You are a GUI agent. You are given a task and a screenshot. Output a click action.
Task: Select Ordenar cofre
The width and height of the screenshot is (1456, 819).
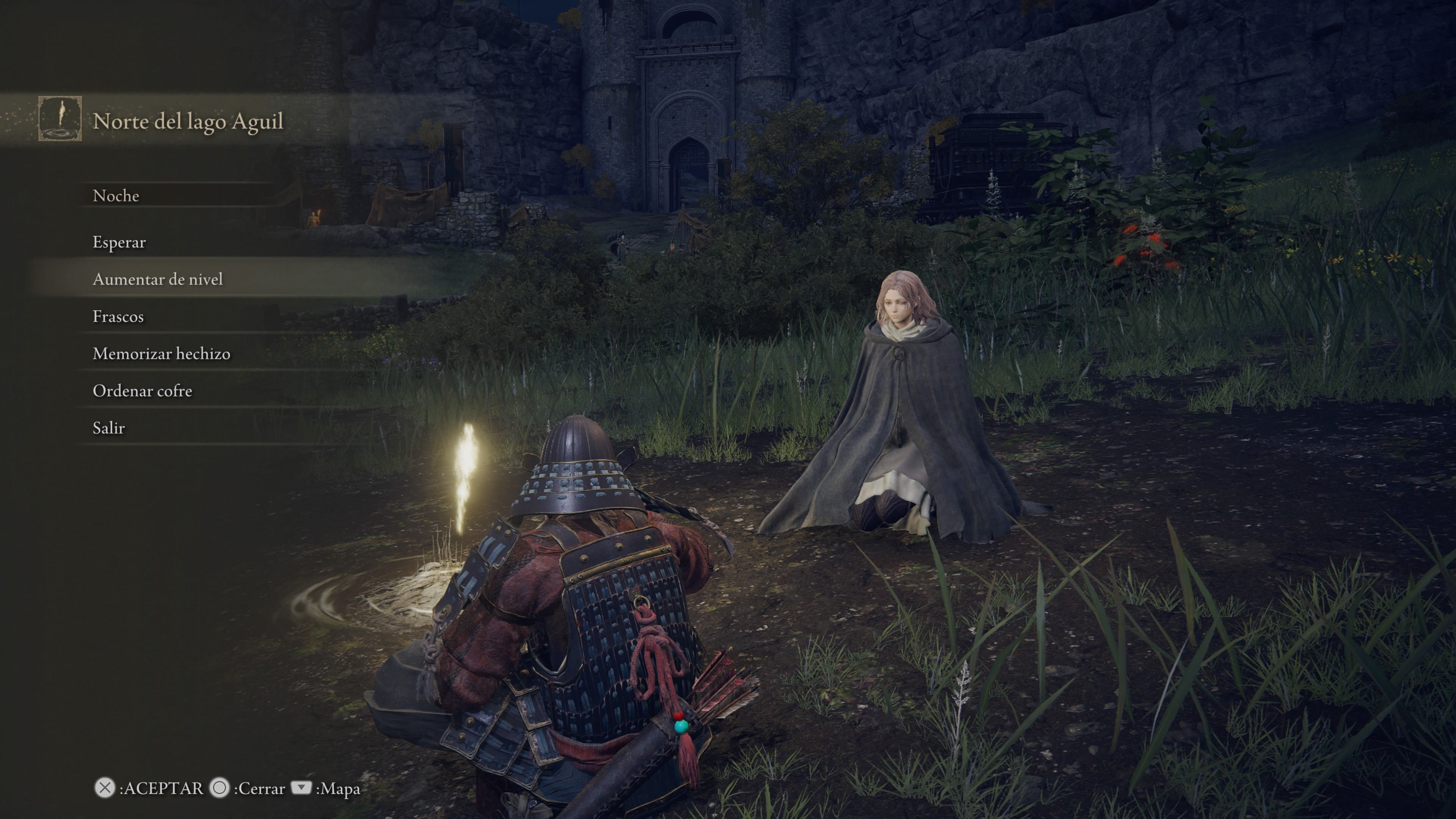pyautogui.click(x=143, y=391)
